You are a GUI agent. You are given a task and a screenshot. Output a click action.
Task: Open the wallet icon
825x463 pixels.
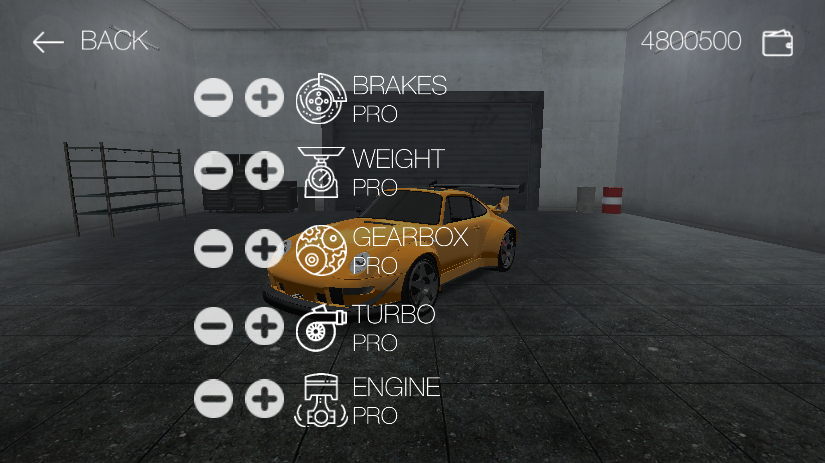click(777, 42)
